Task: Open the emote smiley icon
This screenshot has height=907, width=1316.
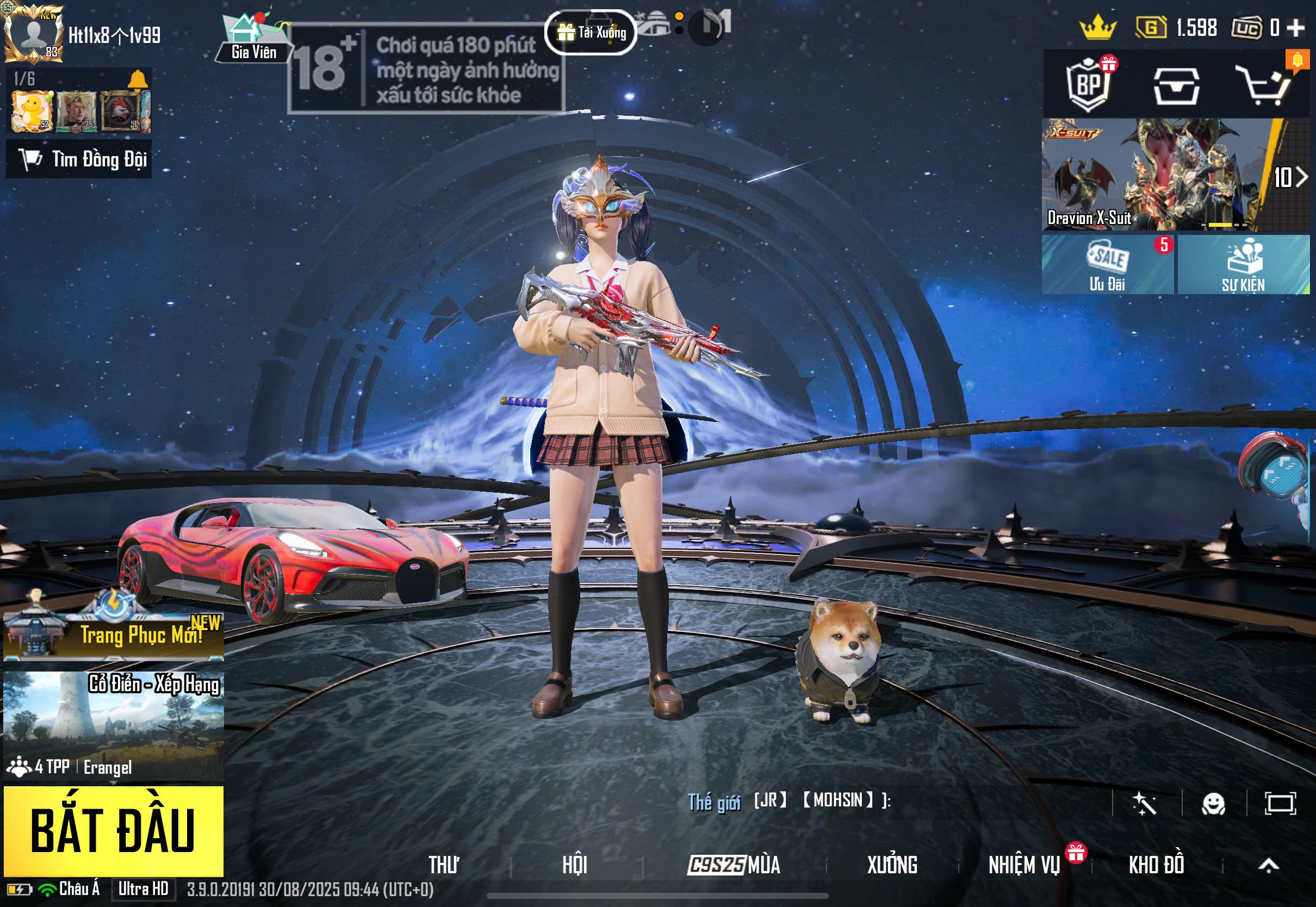Action: click(x=1213, y=804)
